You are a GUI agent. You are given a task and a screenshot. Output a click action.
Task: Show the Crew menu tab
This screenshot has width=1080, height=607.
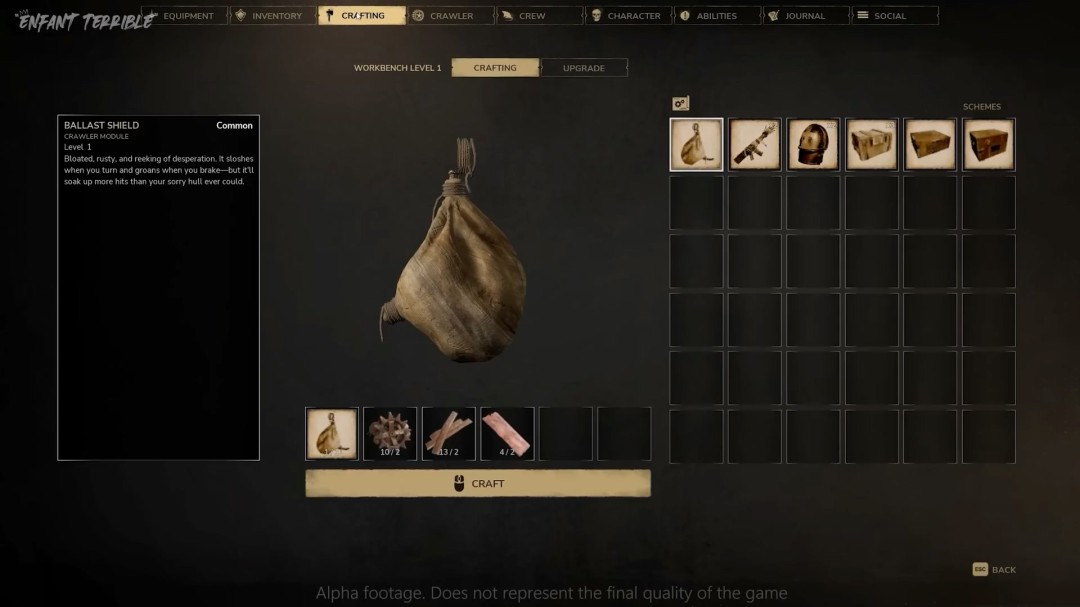(538, 16)
